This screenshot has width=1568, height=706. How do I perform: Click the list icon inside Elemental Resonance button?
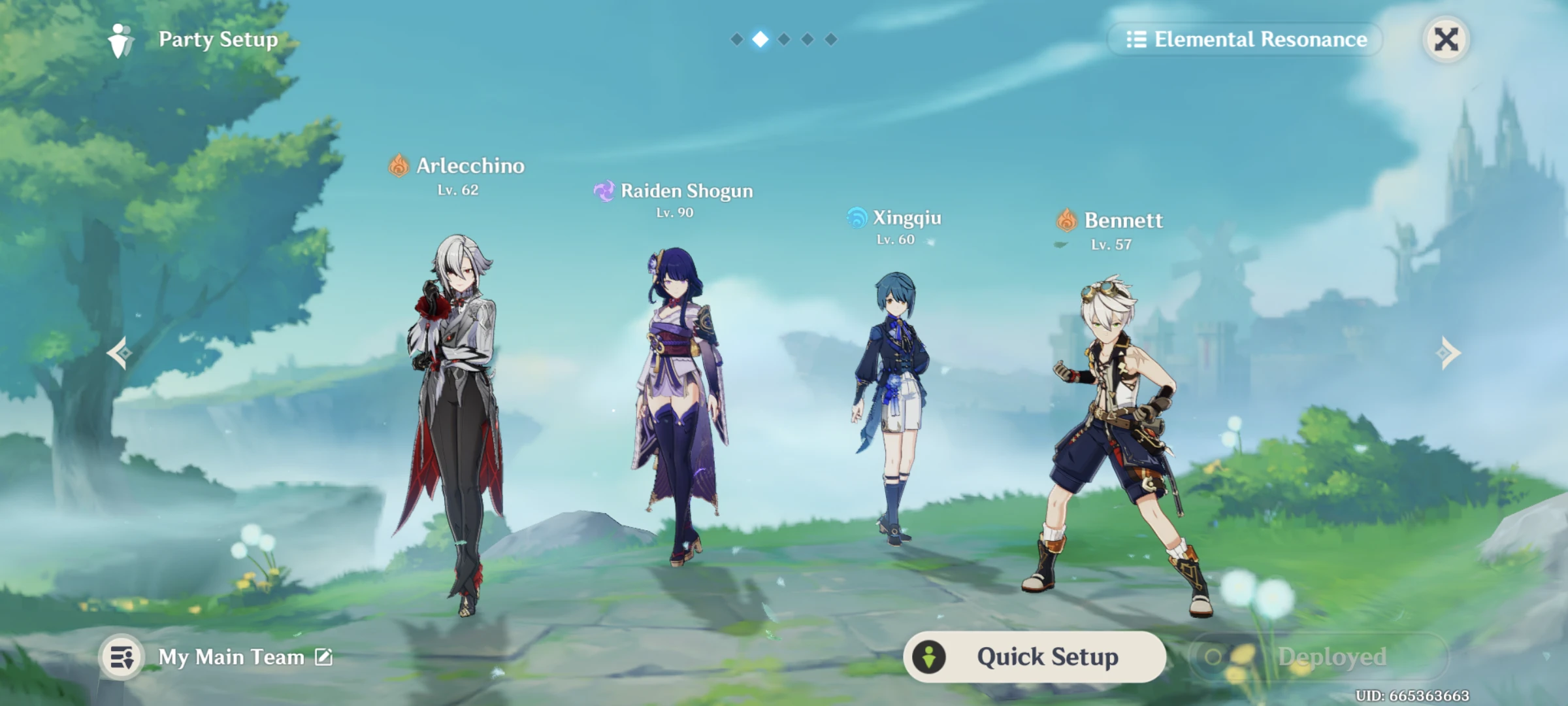point(1137,40)
